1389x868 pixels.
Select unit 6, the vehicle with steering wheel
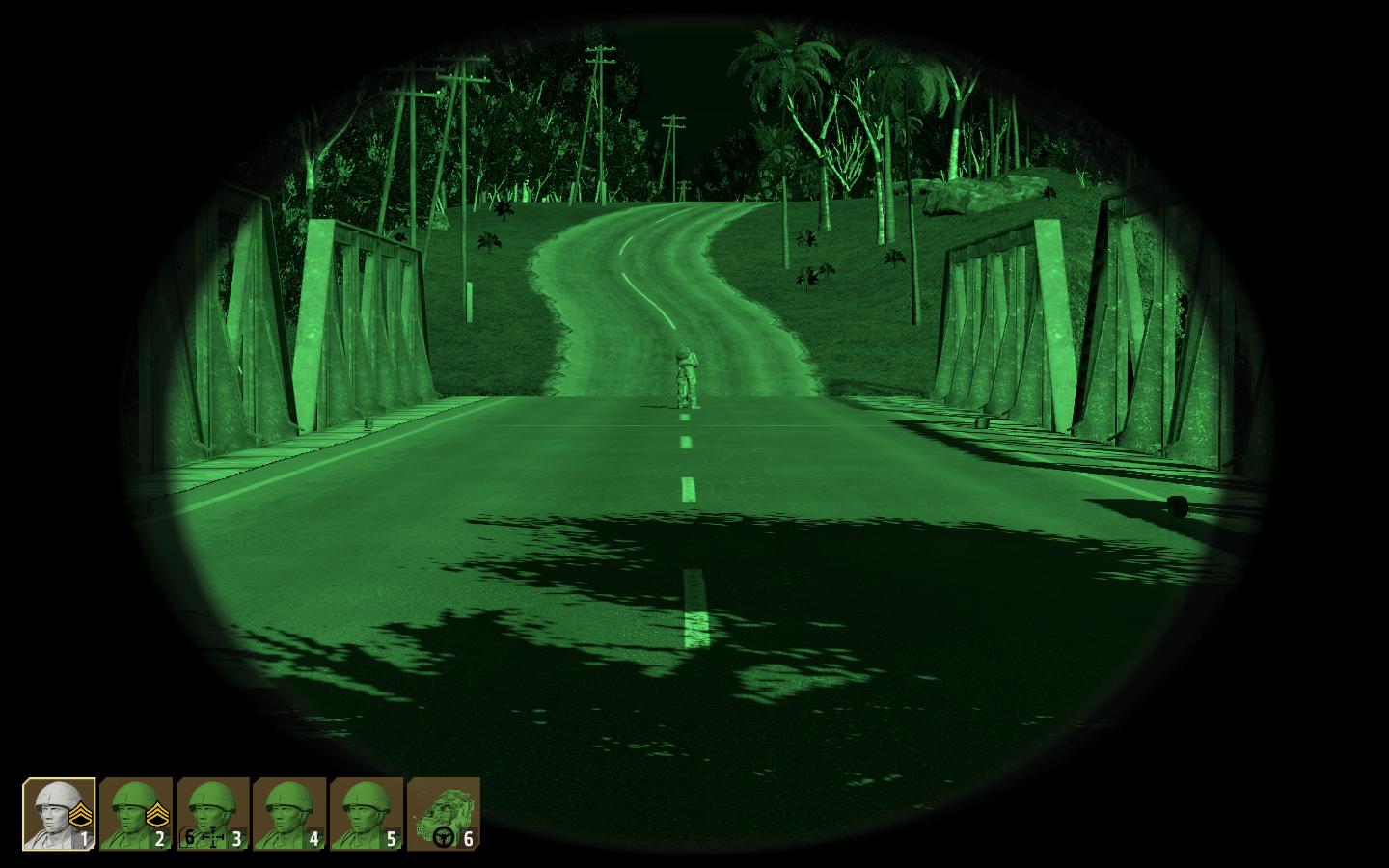(x=444, y=814)
